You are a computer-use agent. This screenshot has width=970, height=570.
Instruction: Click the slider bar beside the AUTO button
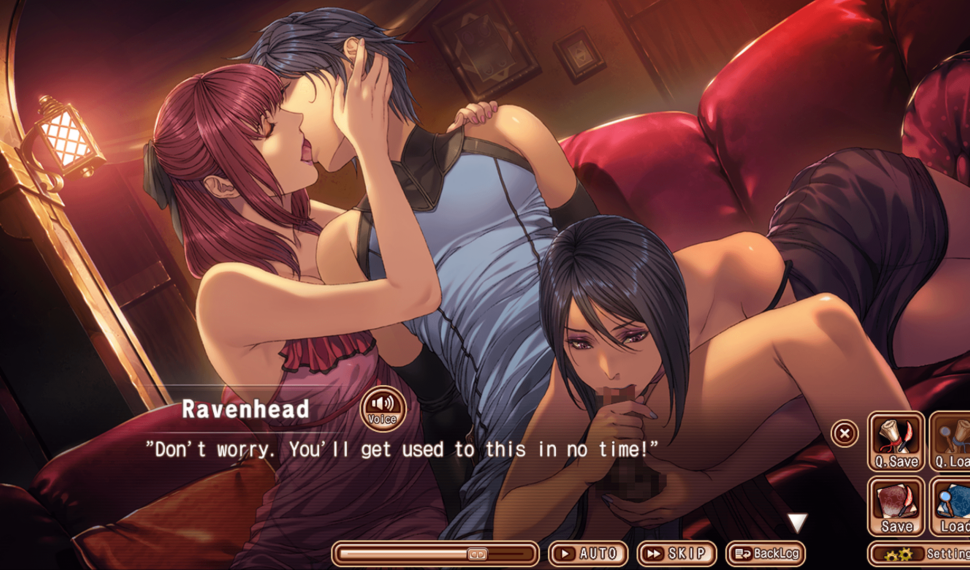[x=435, y=553]
